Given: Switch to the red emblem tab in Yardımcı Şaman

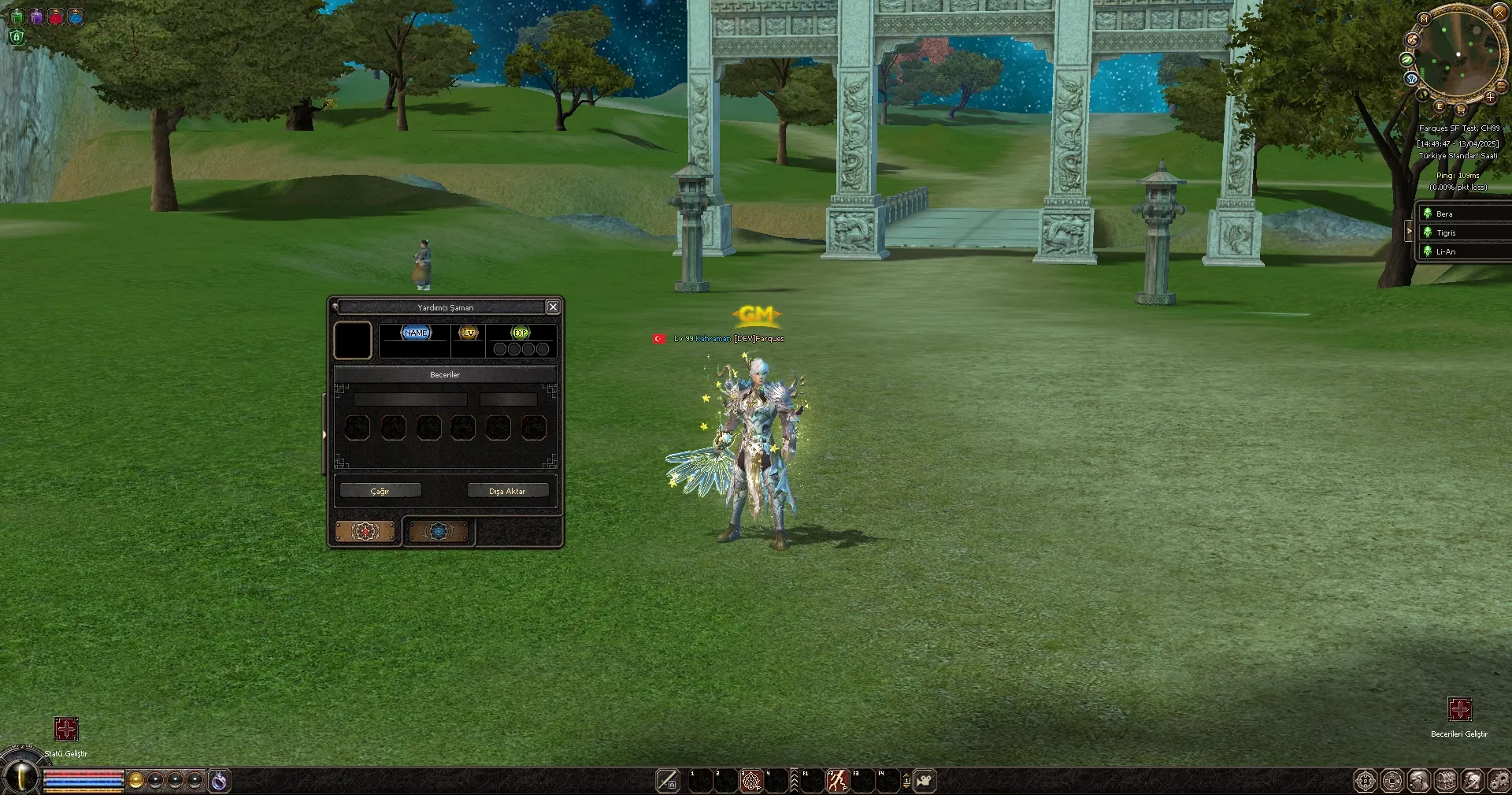Looking at the screenshot, I should tap(366, 532).
